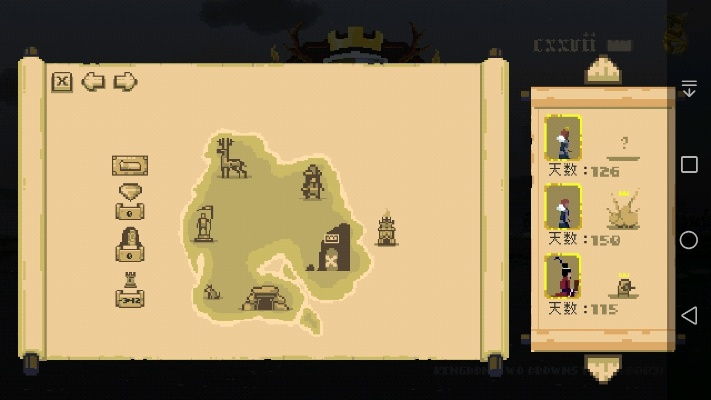
Task: Click the boat plank icon in legend
Action: click(130, 165)
